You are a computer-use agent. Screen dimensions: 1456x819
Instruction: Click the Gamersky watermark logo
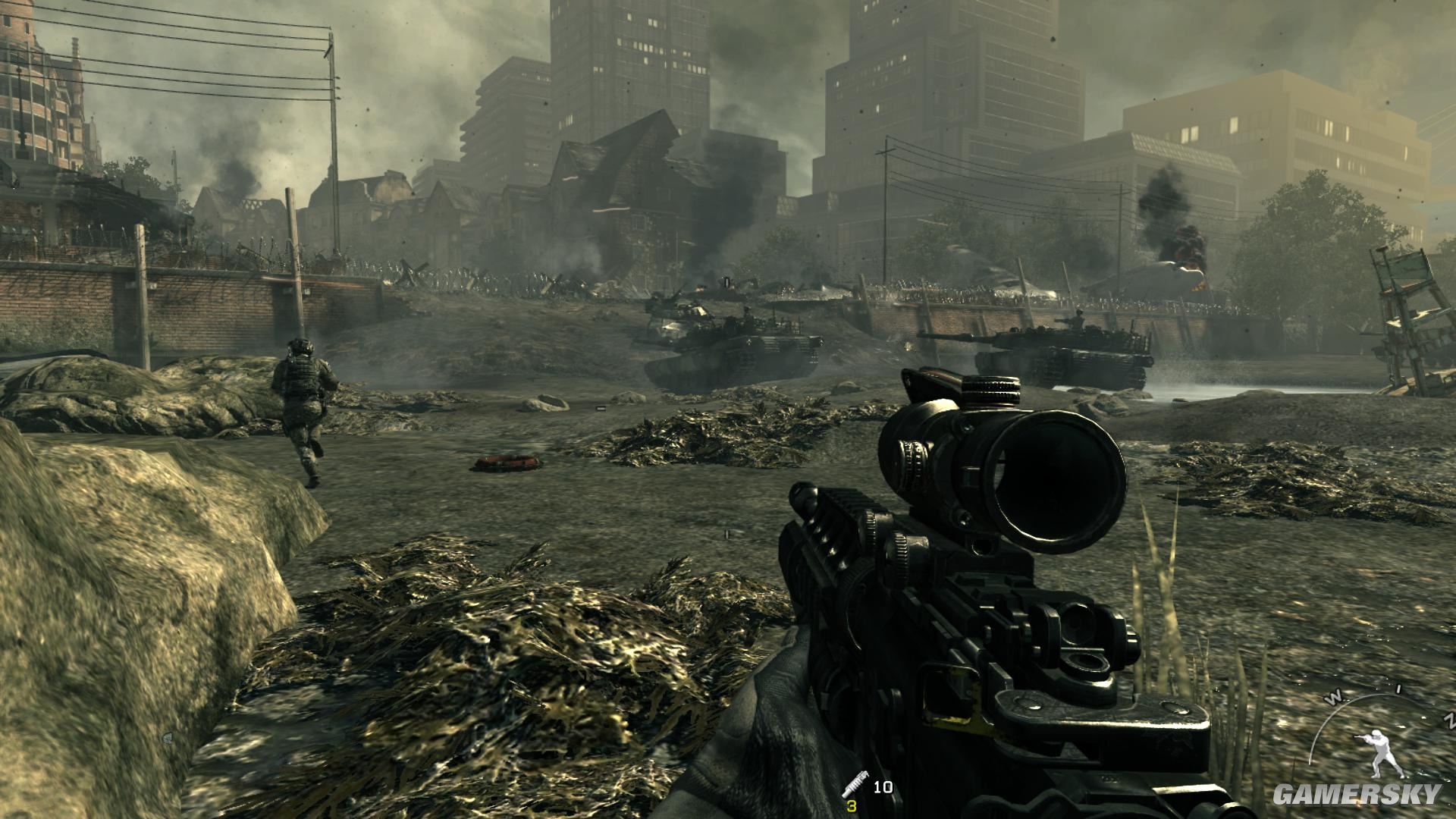click(1356, 794)
